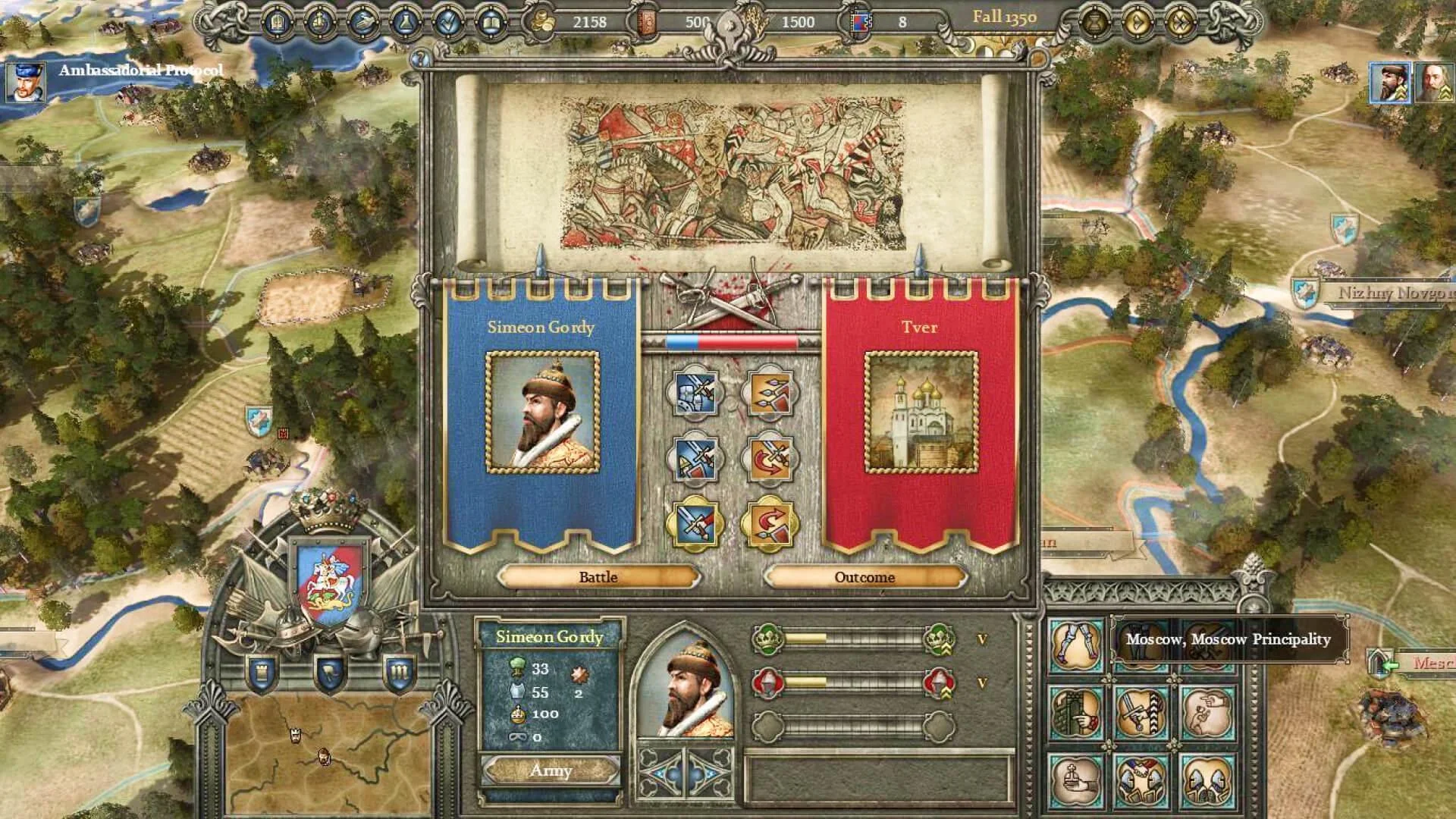Click the offer crown icon in the city panel
Image resolution: width=1456 pixels, height=819 pixels.
pyautogui.click(x=1077, y=780)
